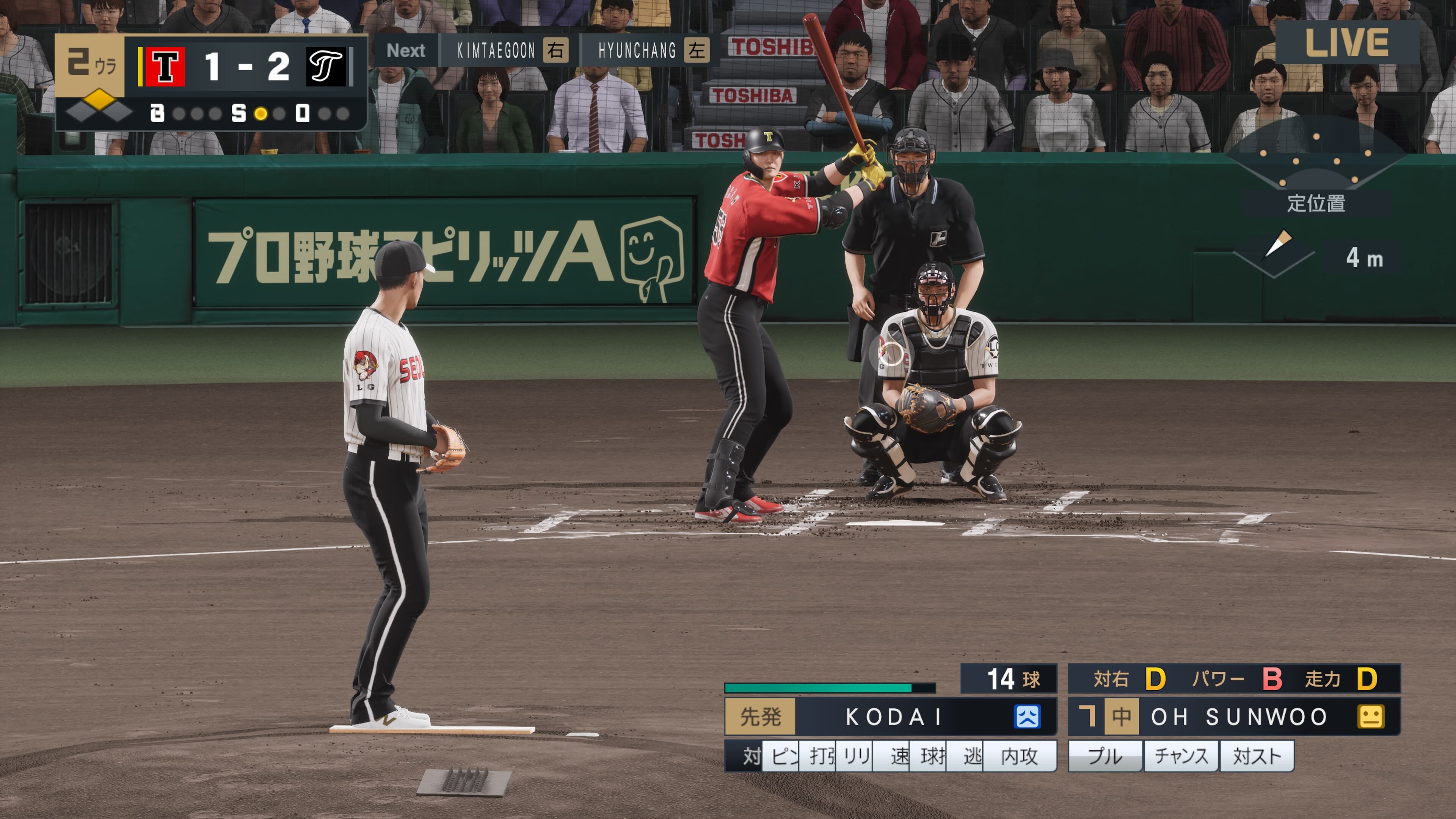Click the 先発 starter label

click(760, 717)
